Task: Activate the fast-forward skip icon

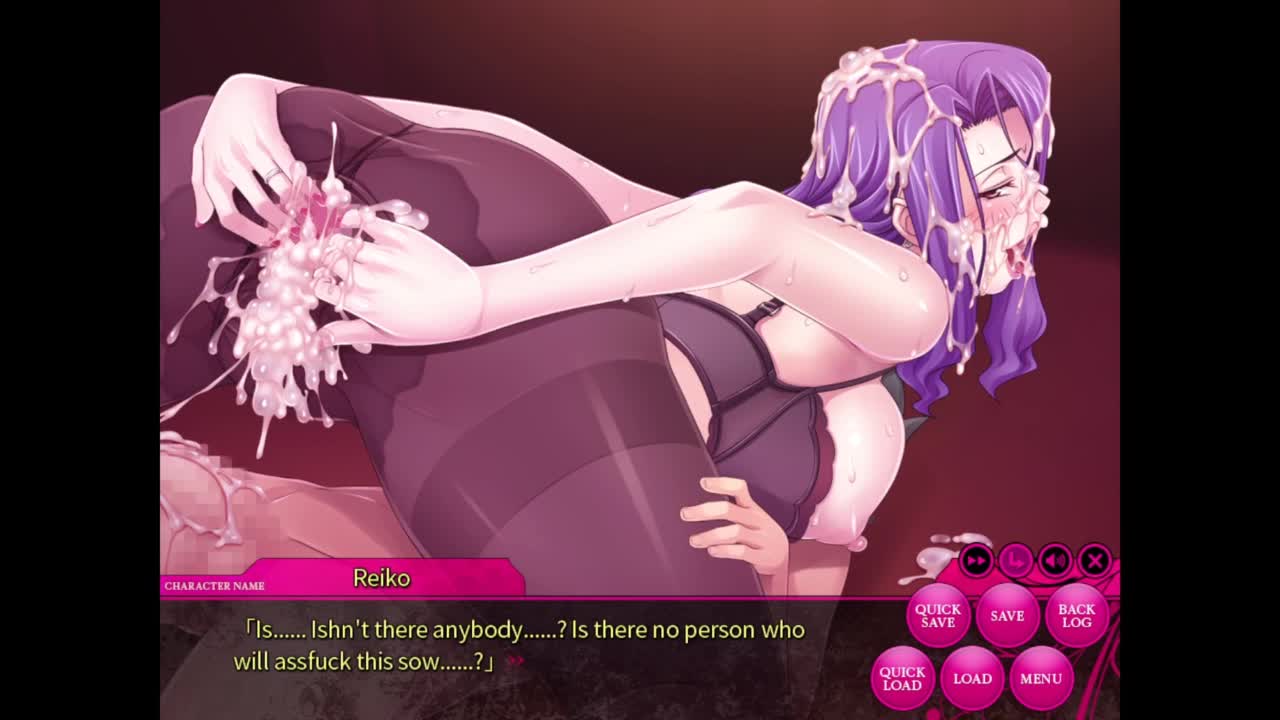Action: 976,561
